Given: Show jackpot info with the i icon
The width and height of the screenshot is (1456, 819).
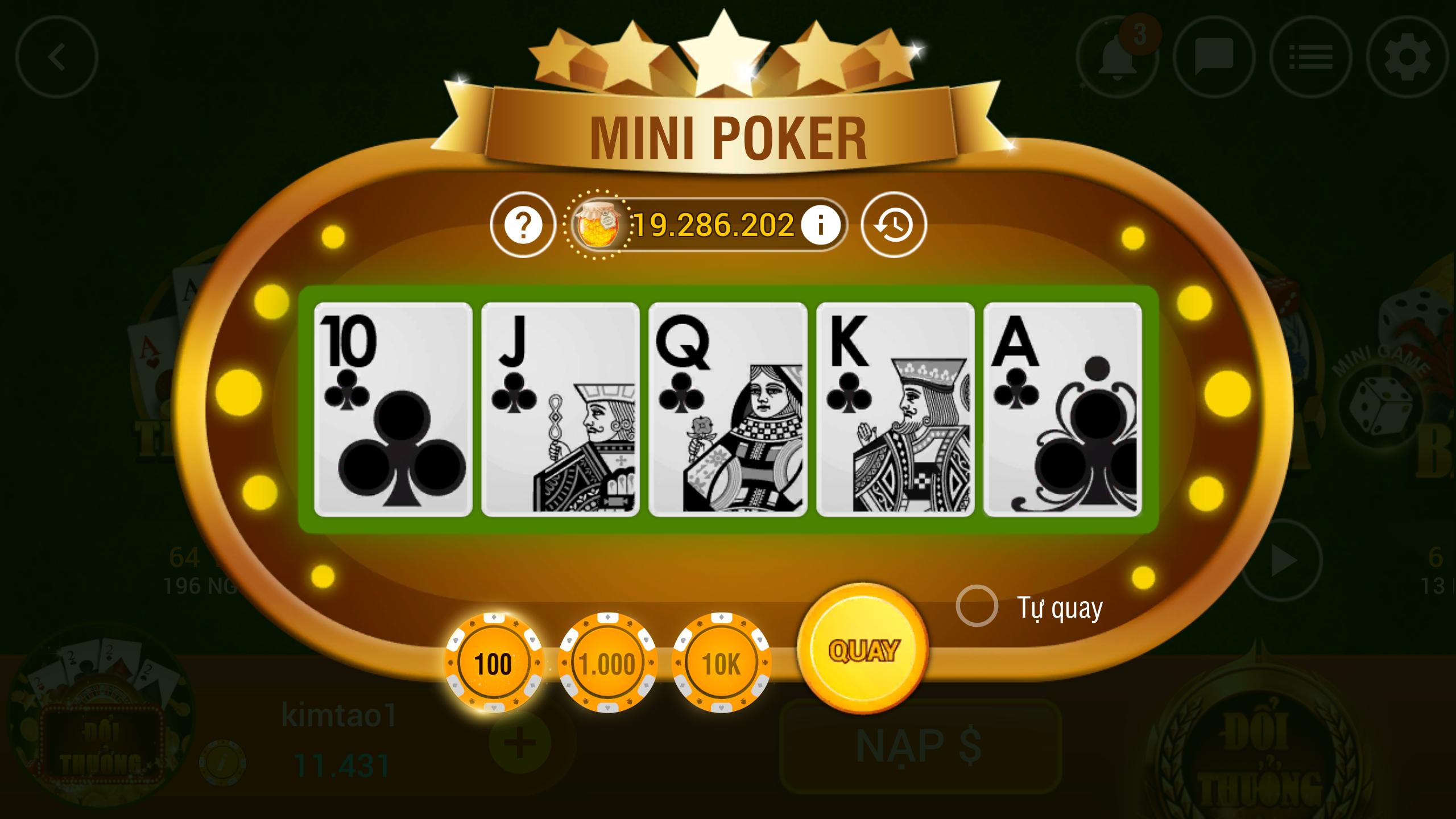Looking at the screenshot, I should coord(820,225).
